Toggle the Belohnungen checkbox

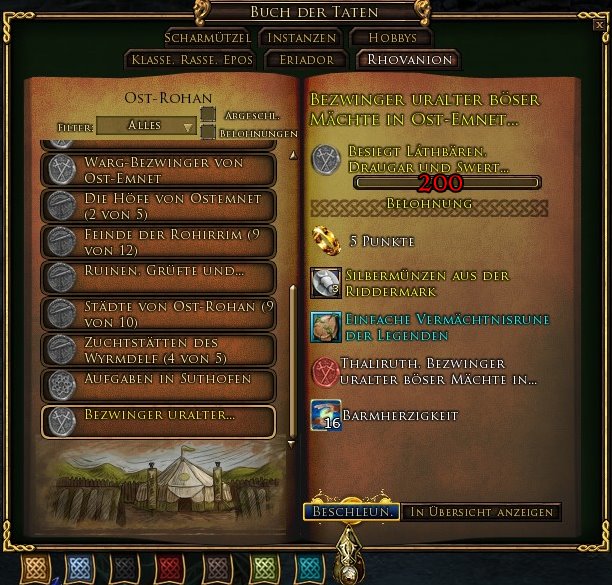[208, 132]
